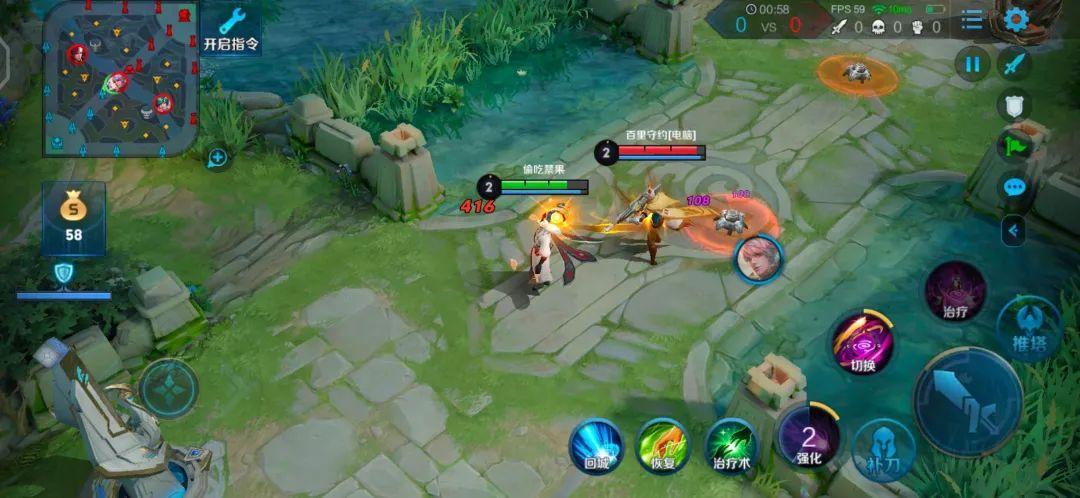Tap the 补刀 last-hit button
Viewport: 1080px width, 498px height.
[x=883, y=449]
